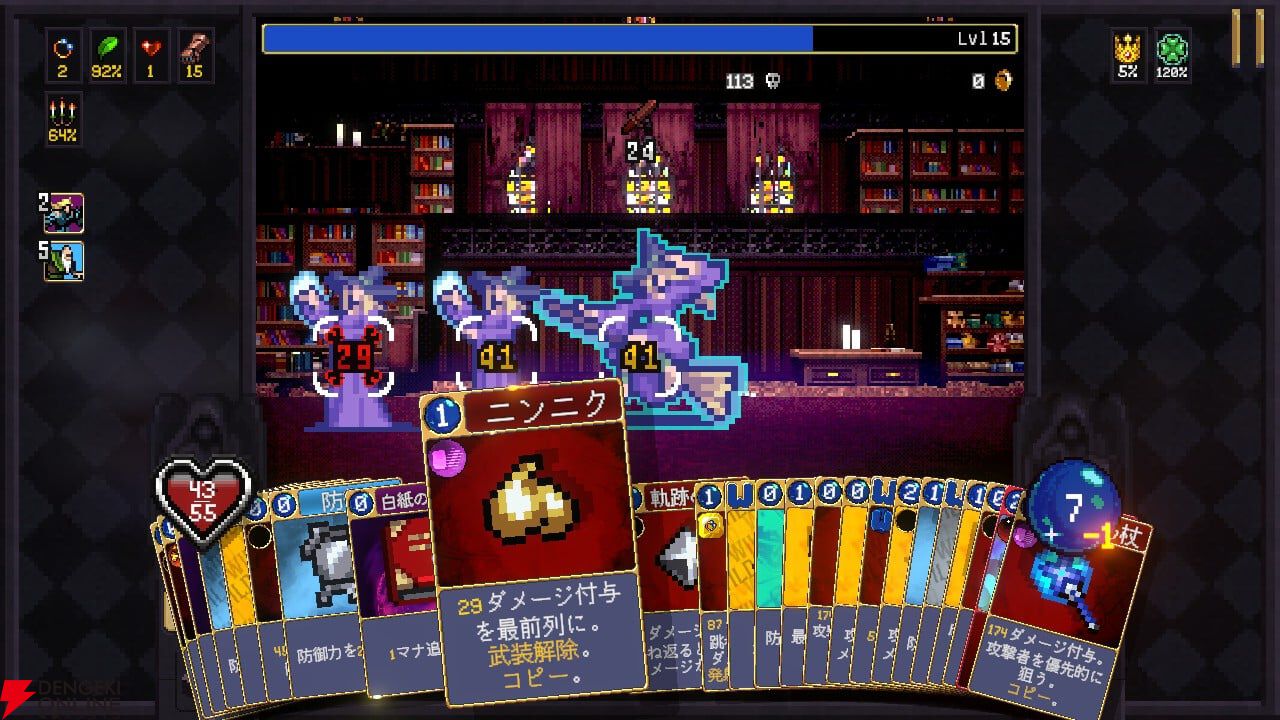Click the 白紙の book card

click(400, 560)
